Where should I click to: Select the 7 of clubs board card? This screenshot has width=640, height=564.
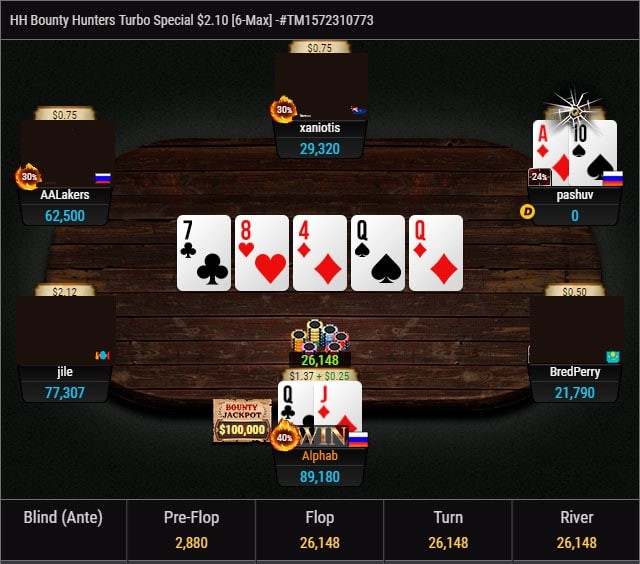[204, 253]
